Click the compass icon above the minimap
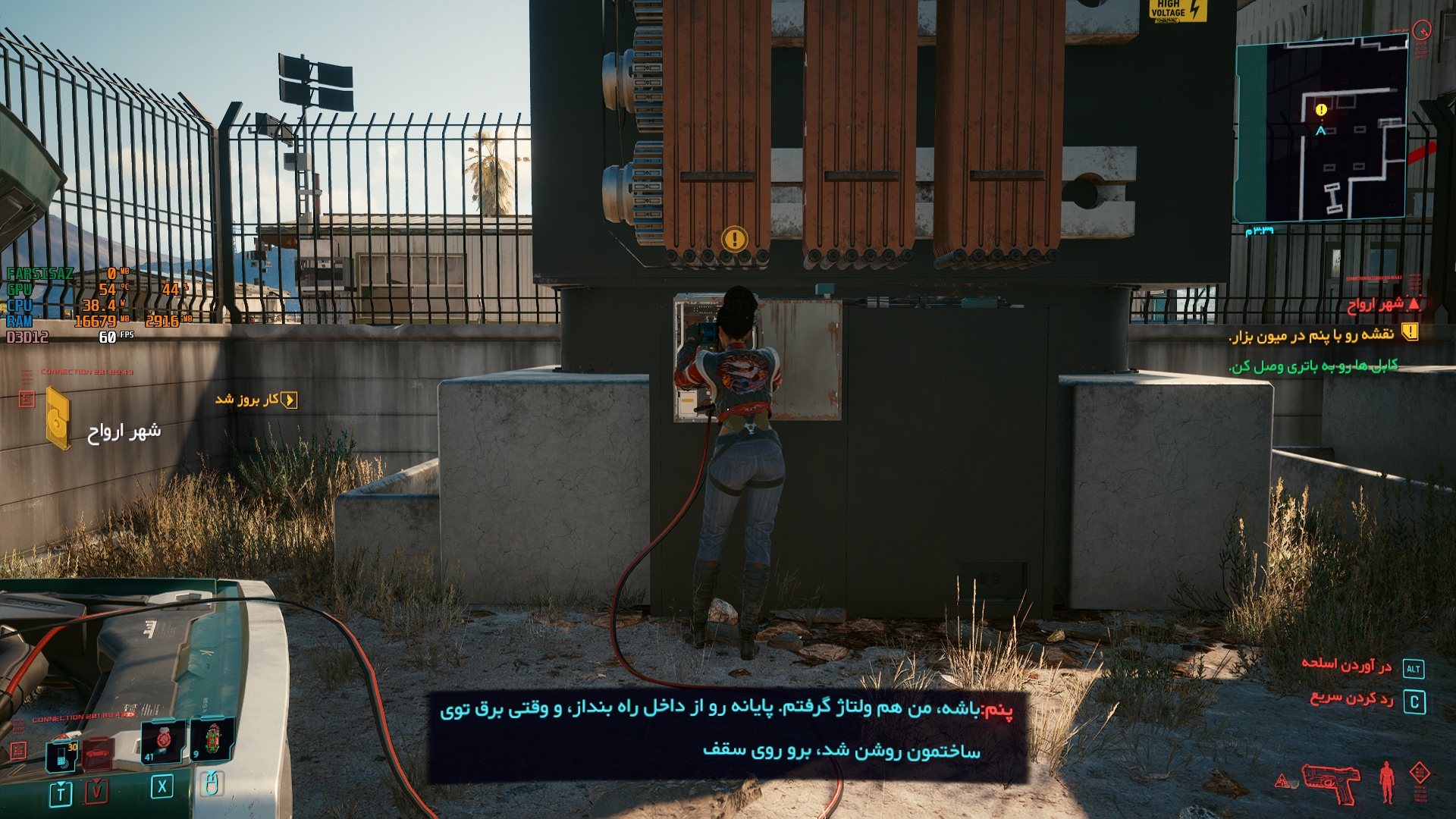This screenshot has height=819, width=1456. coord(1422,30)
